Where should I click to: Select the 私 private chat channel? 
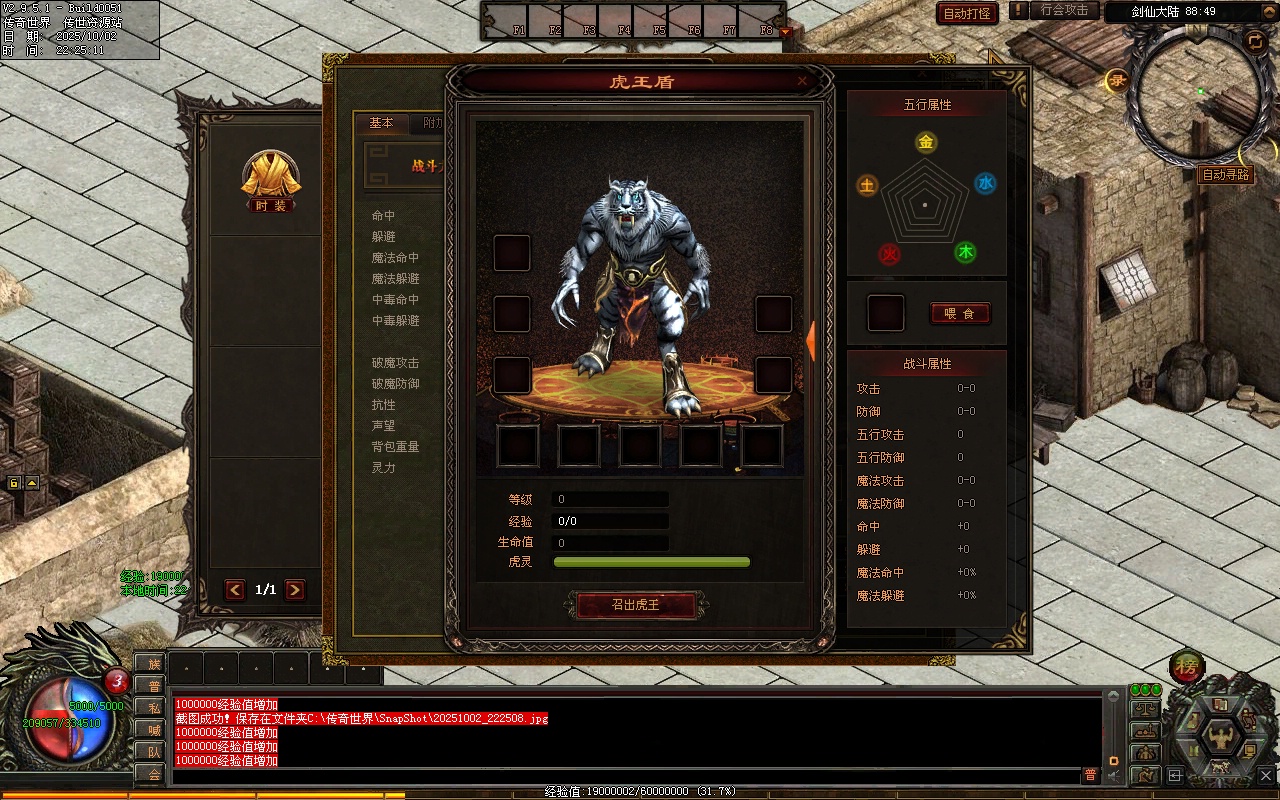153,708
